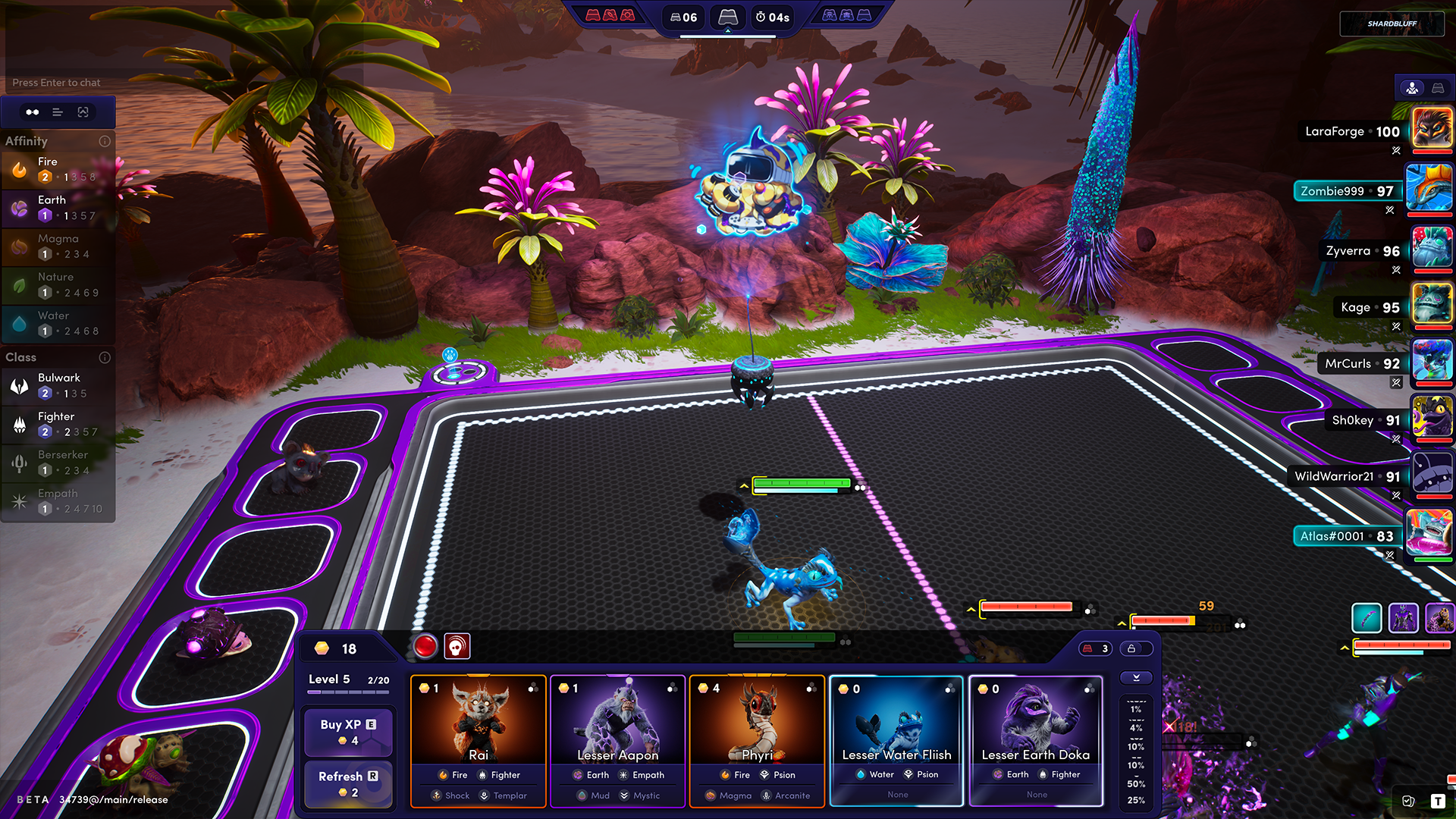The width and height of the screenshot is (1456, 819).
Task: Toggle the shop lock button
Action: (1131, 648)
